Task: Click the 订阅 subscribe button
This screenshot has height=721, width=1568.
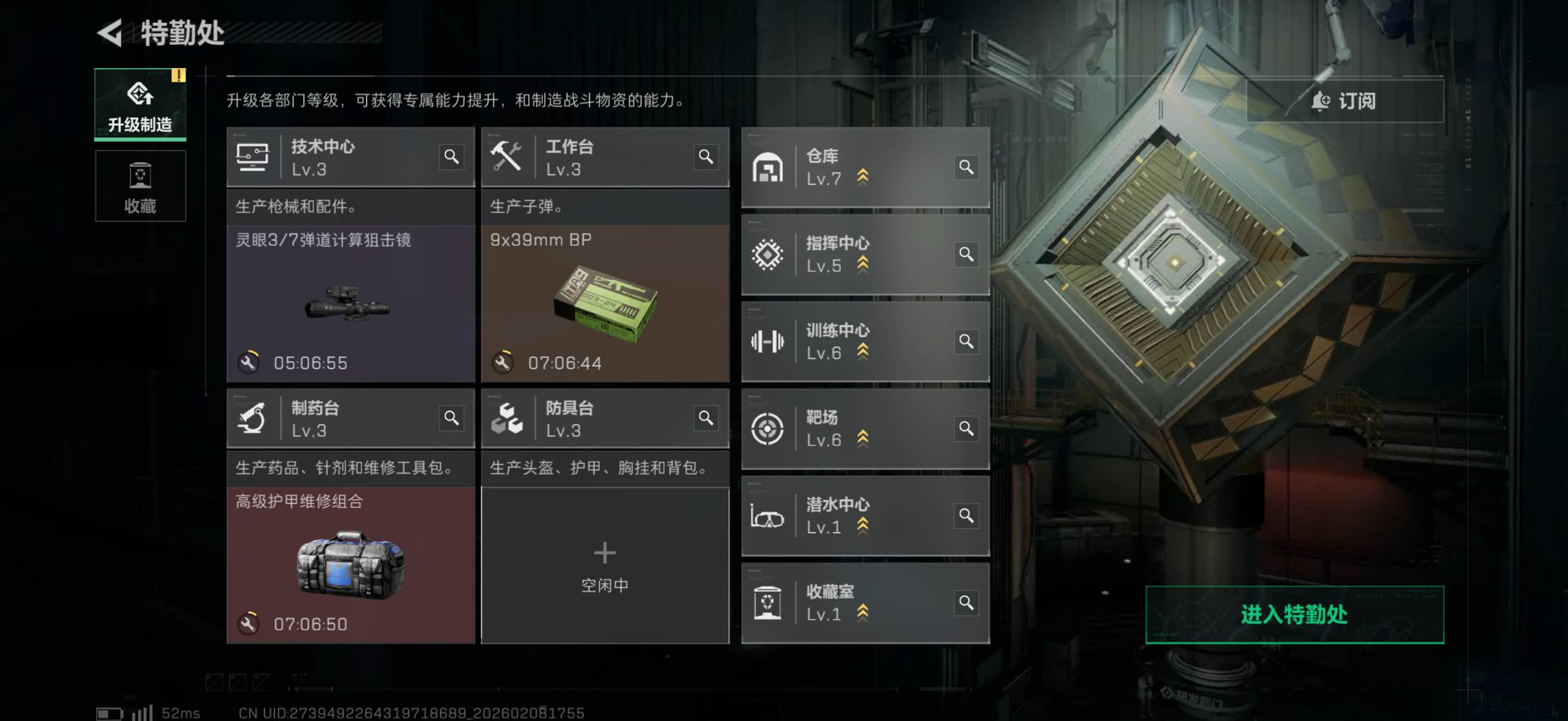Action: click(x=1344, y=101)
